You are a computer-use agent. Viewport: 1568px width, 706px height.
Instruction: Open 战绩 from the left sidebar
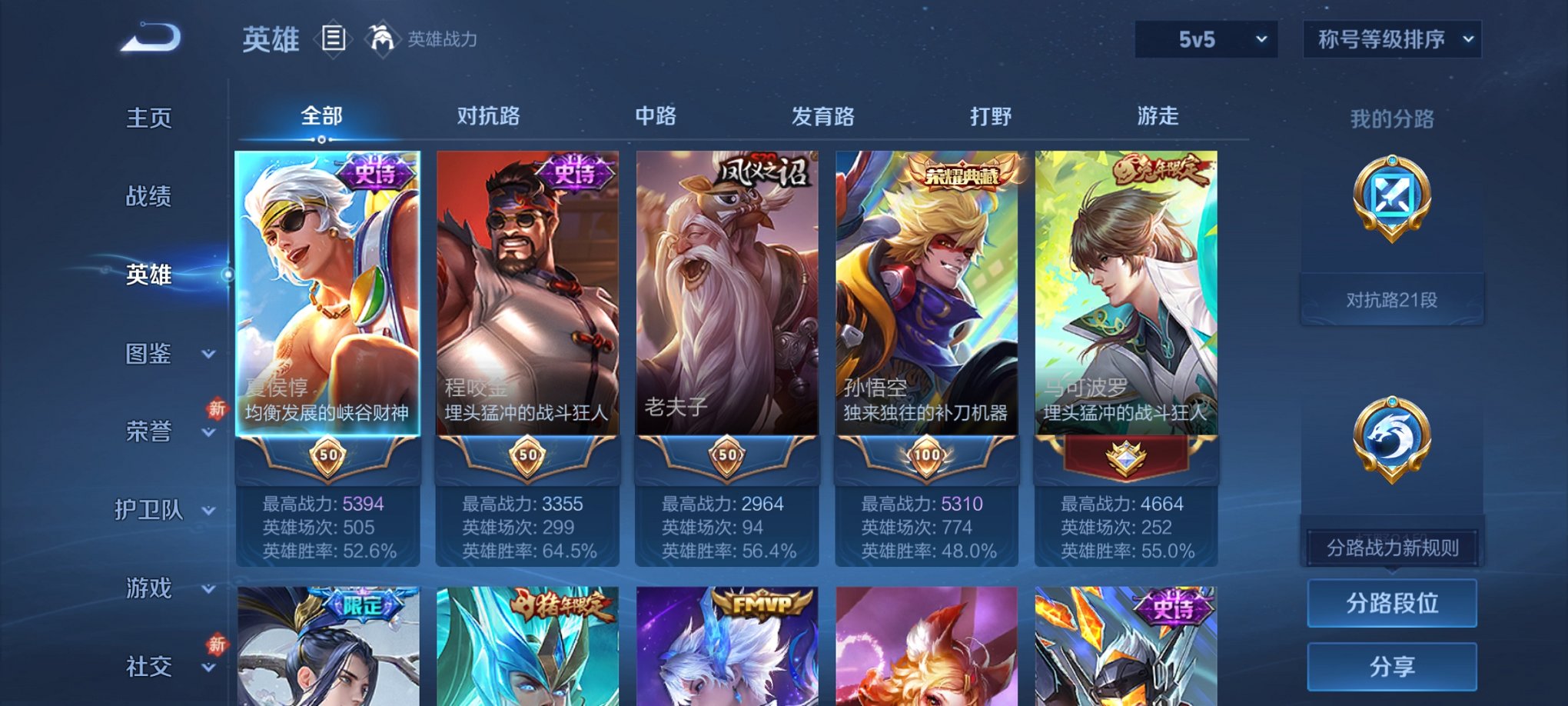coord(147,197)
